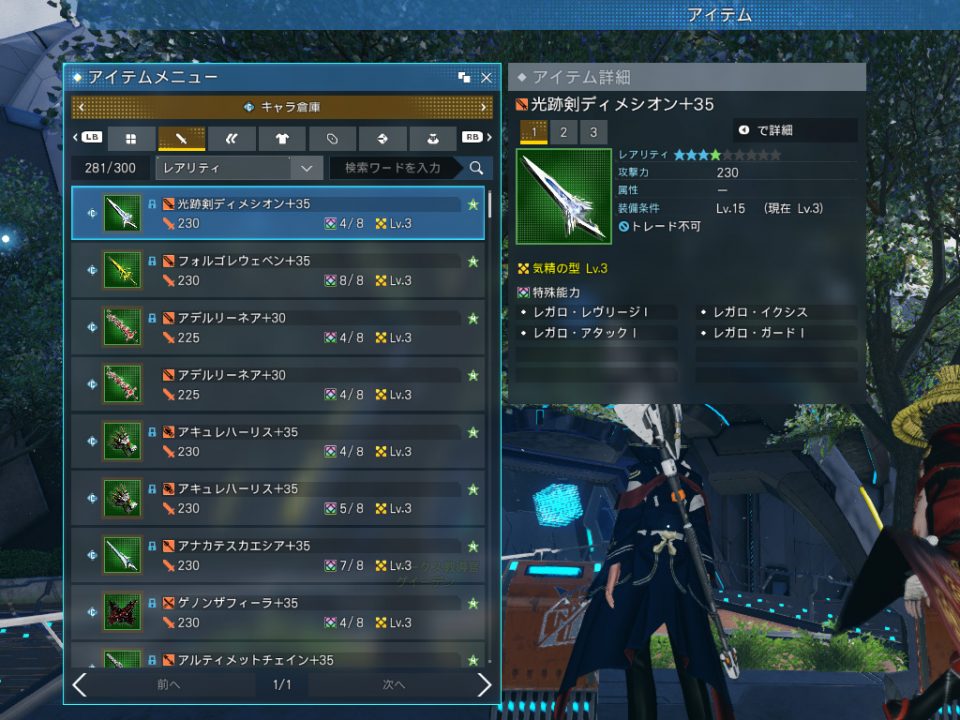The height and width of the screenshot is (720, 960).
Task: Select the フォルゴレウェベン+35 item row
Action: click(278, 270)
